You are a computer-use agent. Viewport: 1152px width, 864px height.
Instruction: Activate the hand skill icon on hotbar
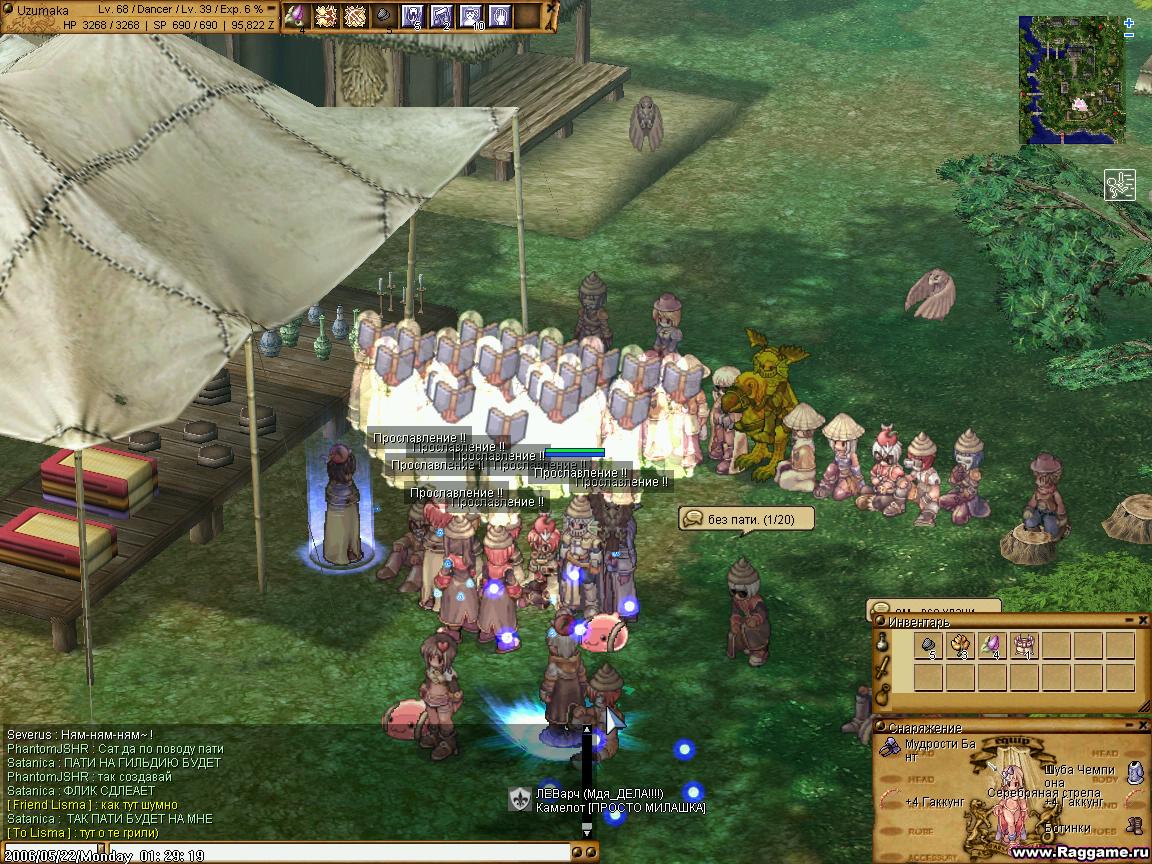(x=499, y=16)
